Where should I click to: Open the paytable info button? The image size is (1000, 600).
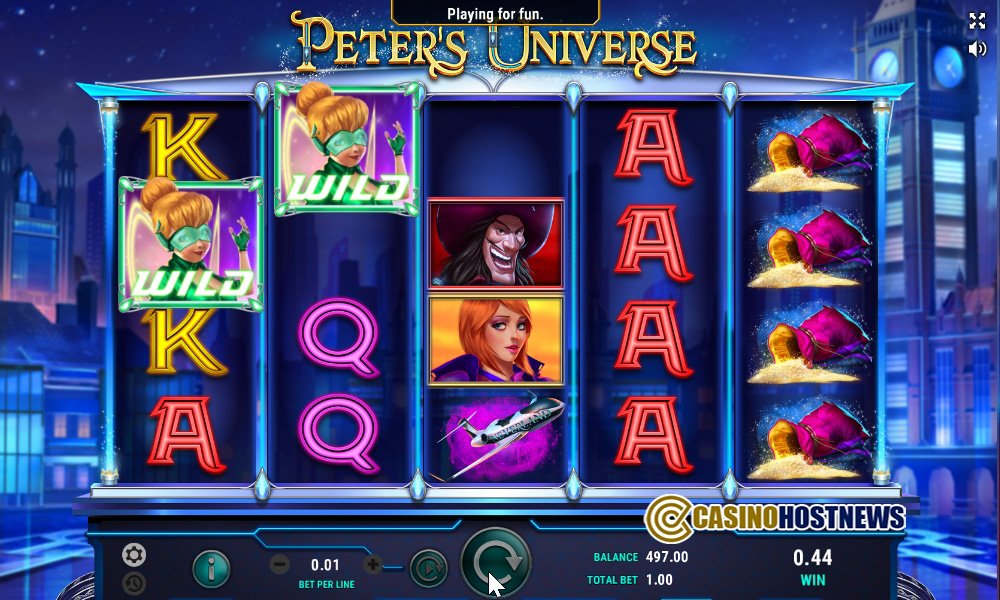(210, 568)
